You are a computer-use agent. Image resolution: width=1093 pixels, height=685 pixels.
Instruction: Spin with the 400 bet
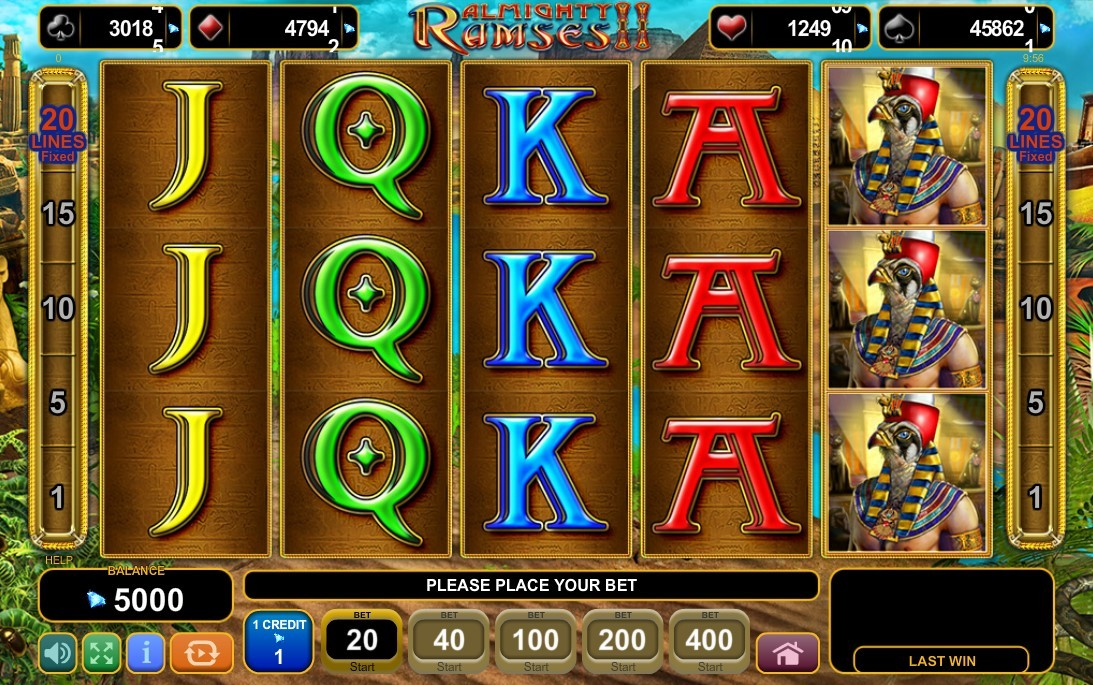(710, 641)
